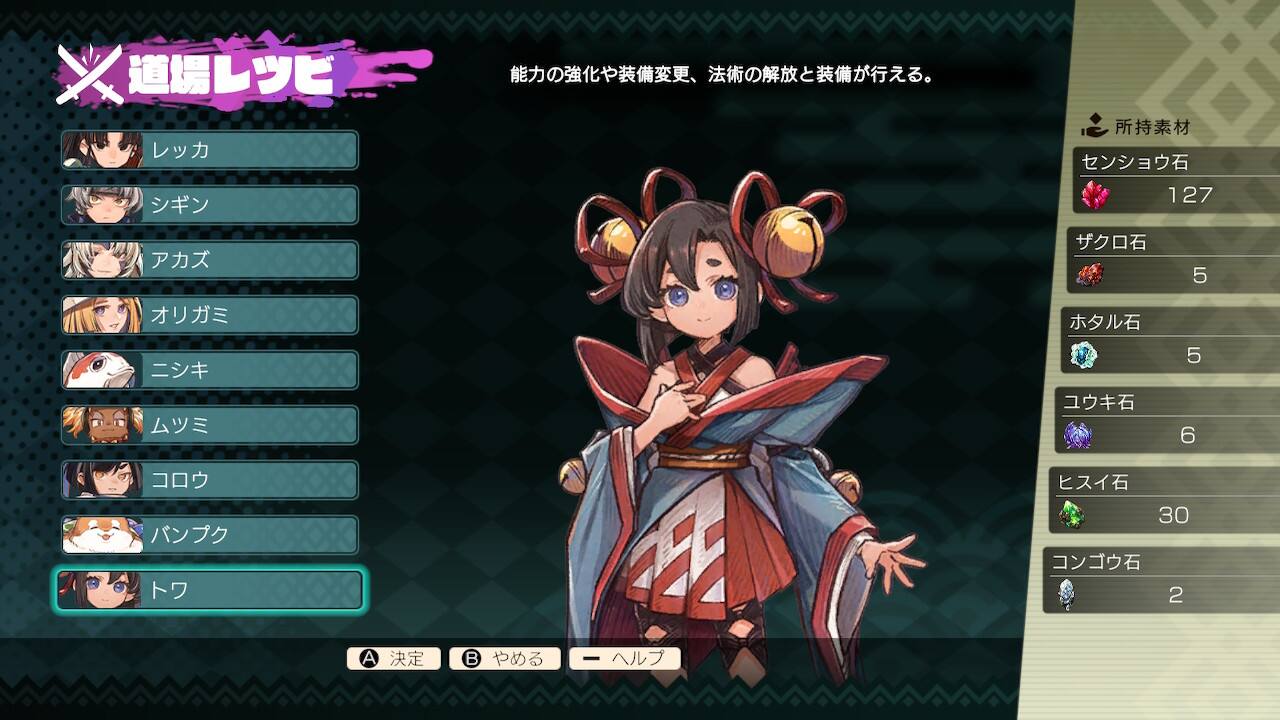Select the アカズ character entry
Screen dimensions: 1280x720
210,260
